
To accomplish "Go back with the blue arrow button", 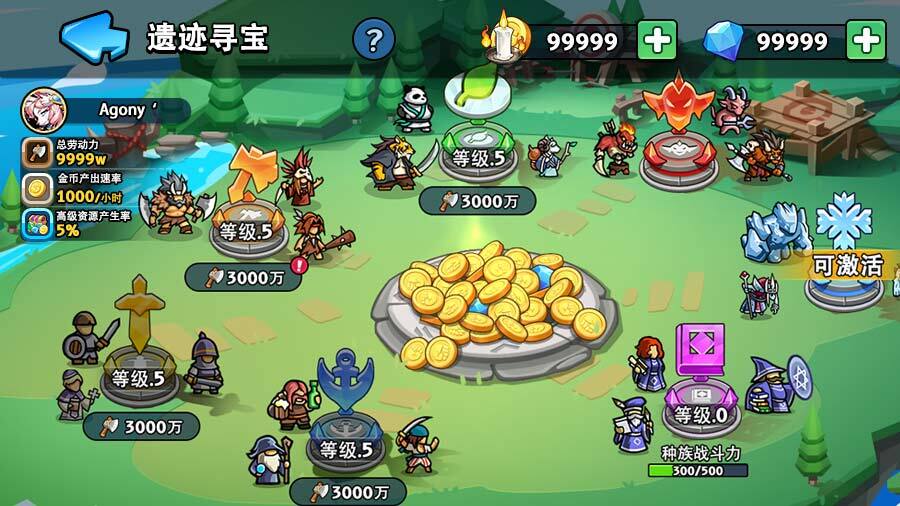I will click(x=94, y=37).
